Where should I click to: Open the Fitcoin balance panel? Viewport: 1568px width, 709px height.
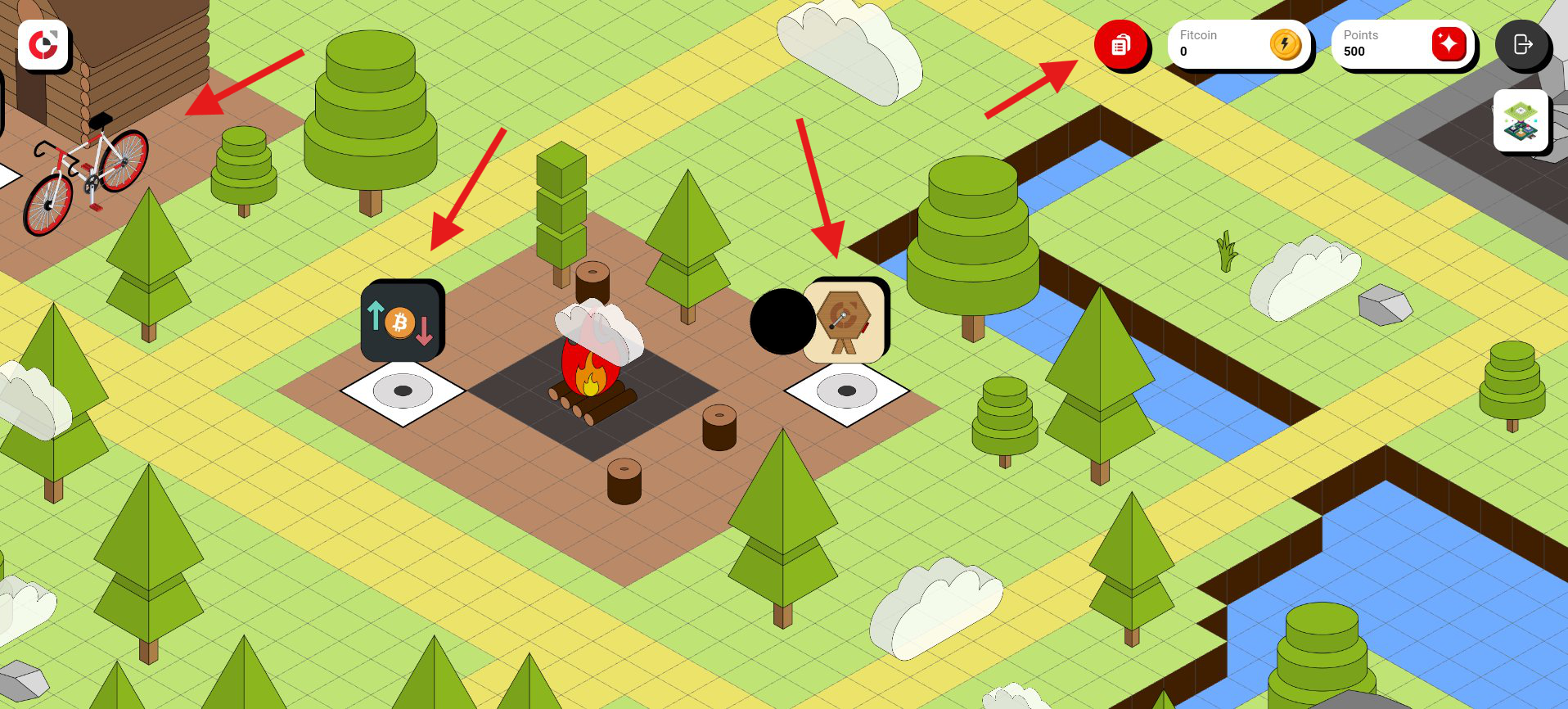tap(1239, 44)
